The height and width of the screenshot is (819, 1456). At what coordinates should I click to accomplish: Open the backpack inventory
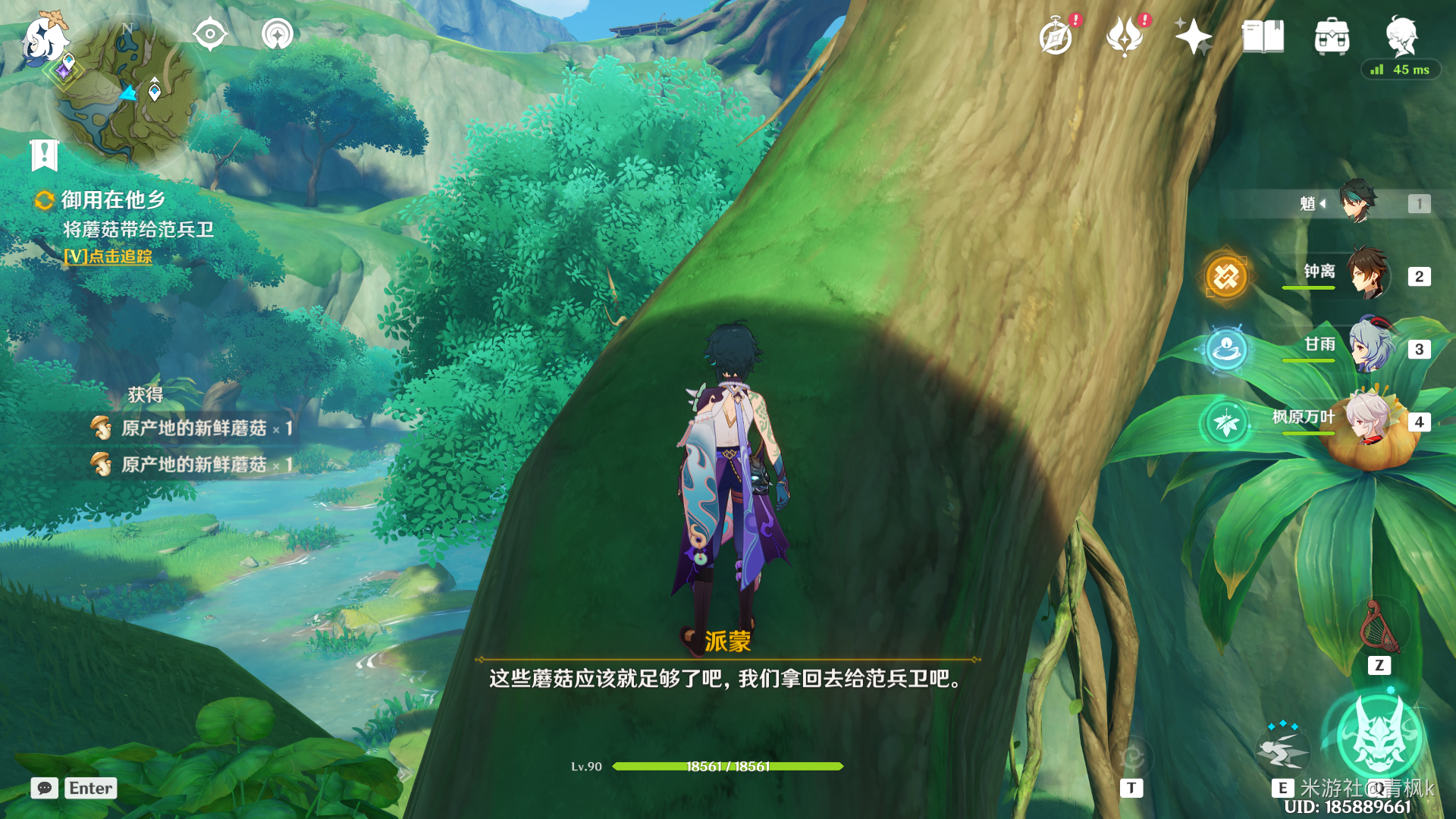click(1332, 36)
